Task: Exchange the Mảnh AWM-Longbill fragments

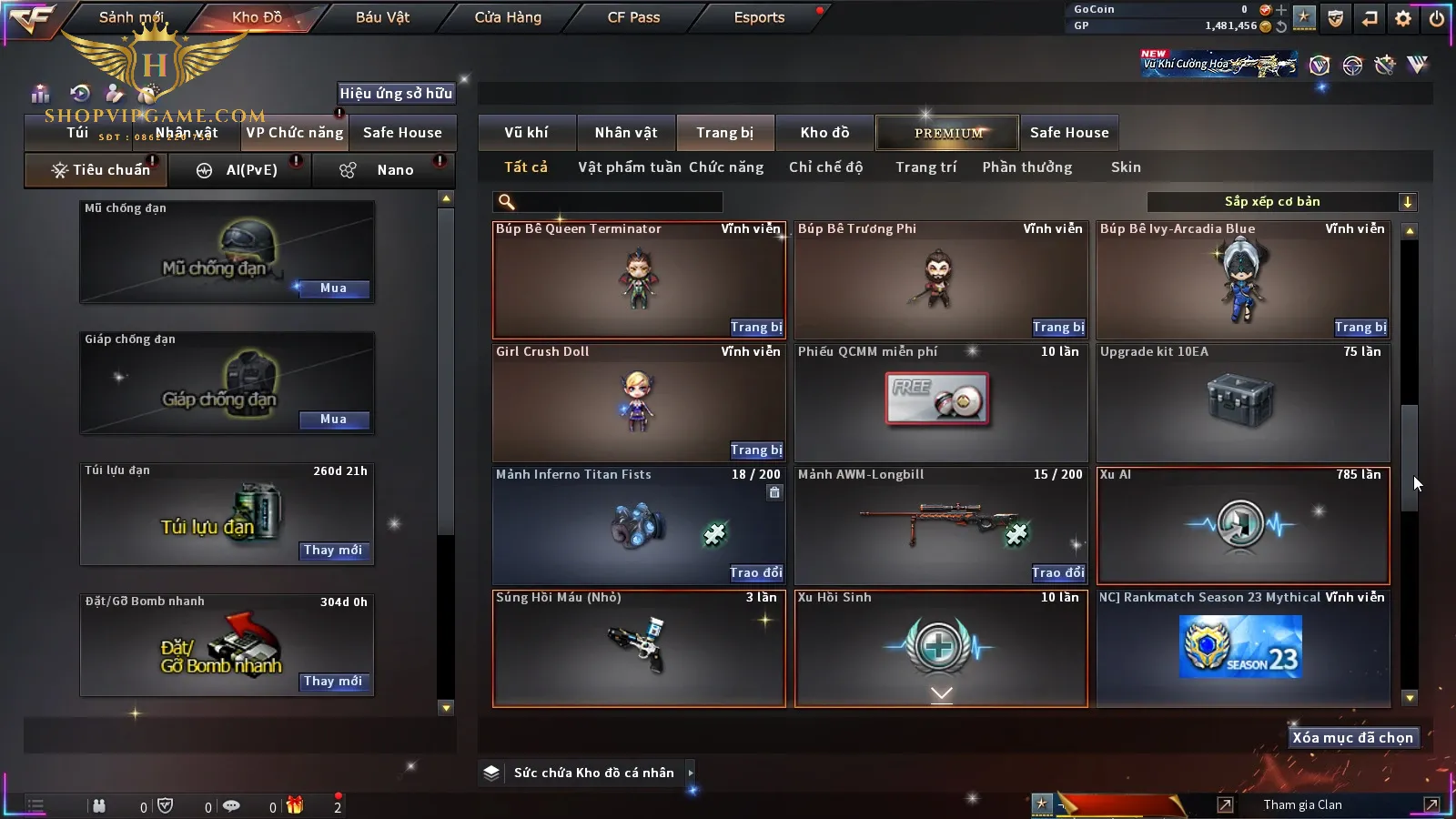Action: click(x=1057, y=573)
